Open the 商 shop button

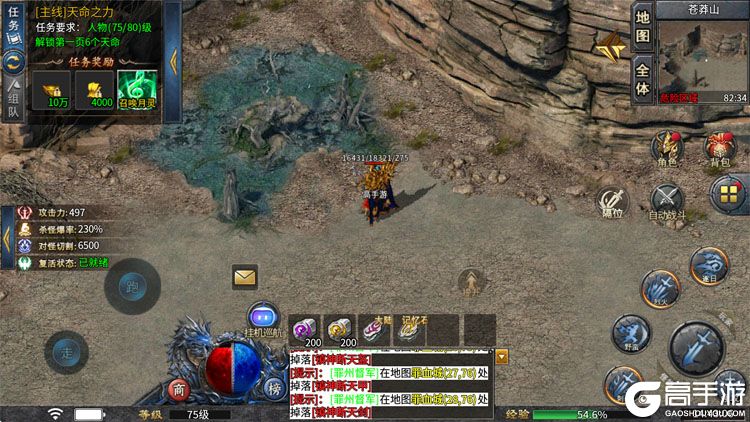coord(180,390)
